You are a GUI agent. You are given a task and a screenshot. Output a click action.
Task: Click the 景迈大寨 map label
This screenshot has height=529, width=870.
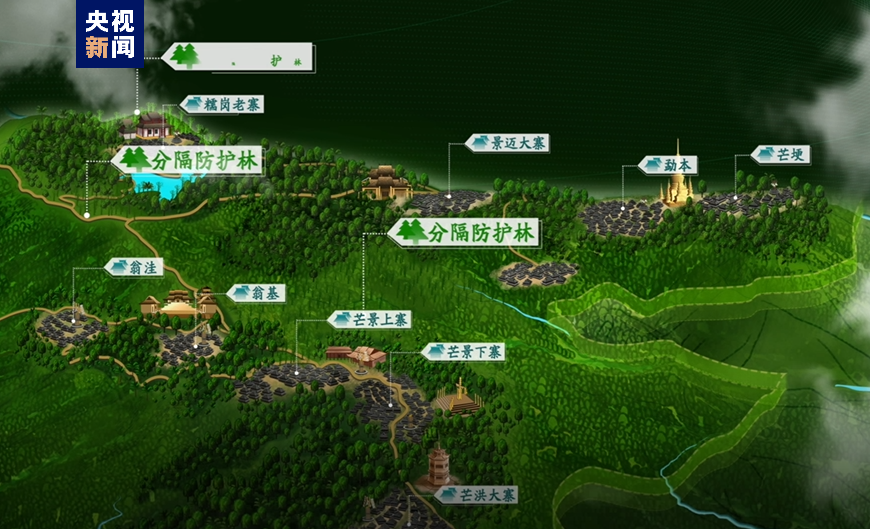tap(509, 143)
